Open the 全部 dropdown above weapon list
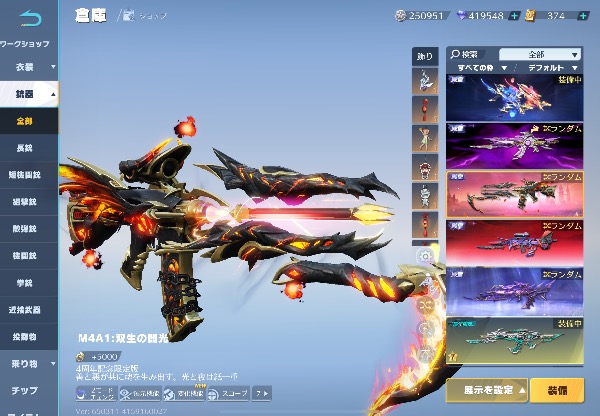Image resolution: width=600 pixels, height=416 pixels. (x=540, y=54)
